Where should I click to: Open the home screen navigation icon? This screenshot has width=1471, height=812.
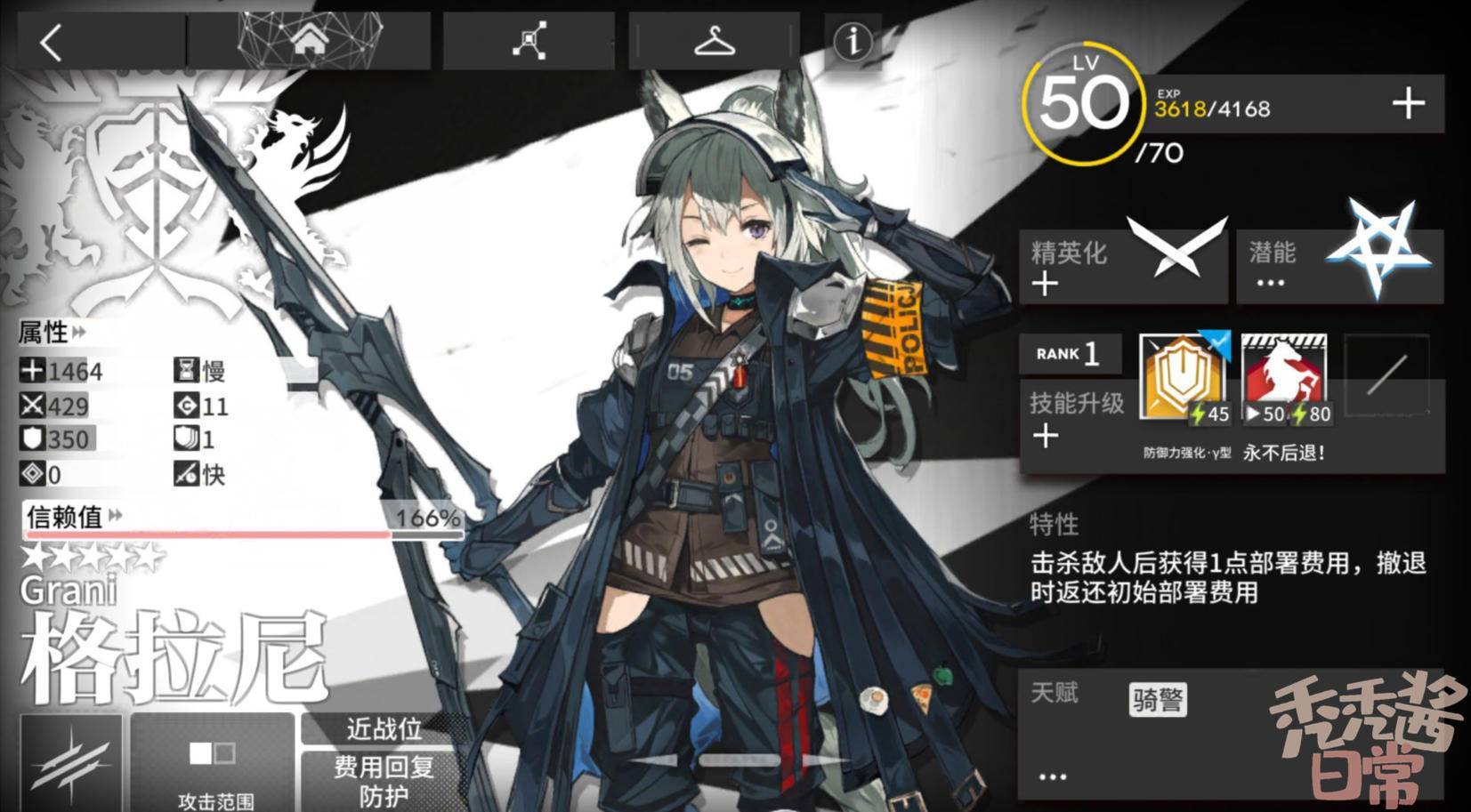[310, 39]
